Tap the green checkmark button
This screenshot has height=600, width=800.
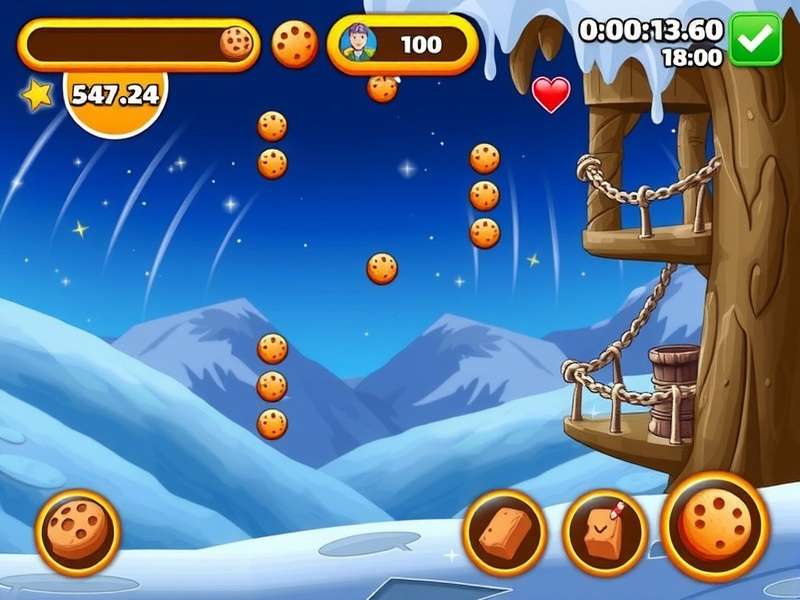coord(755,39)
